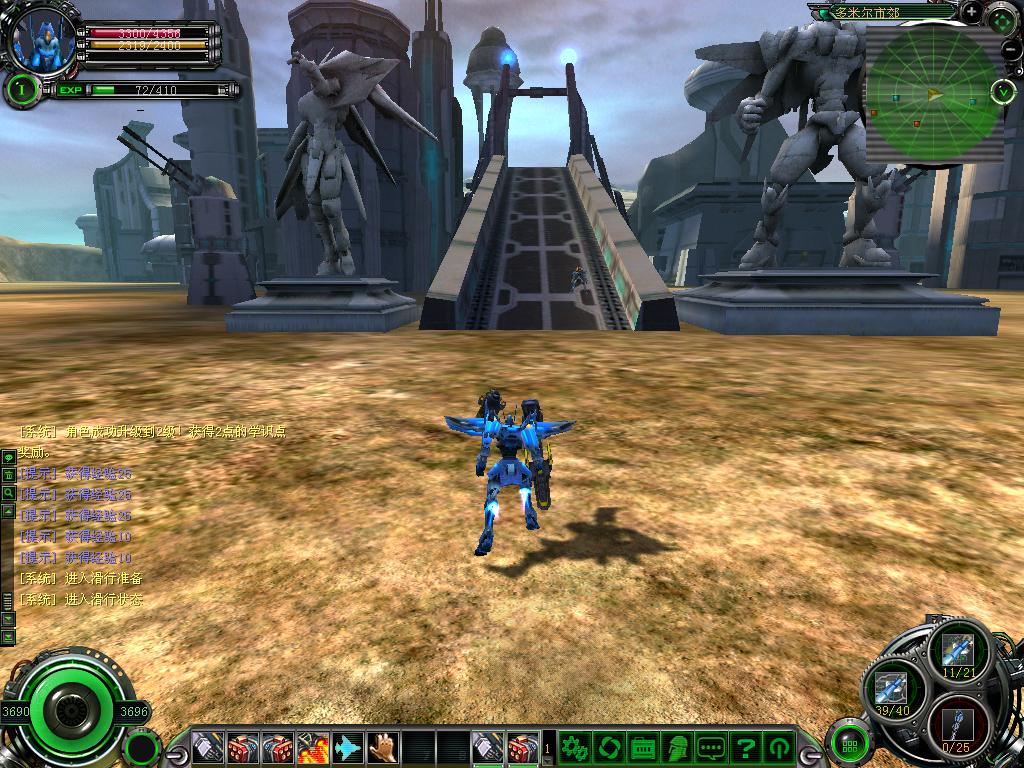The width and height of the screenshot is (1024, 768).
Task: Click the blue jet fighter hotbar skill
Action: coord(347,746)
